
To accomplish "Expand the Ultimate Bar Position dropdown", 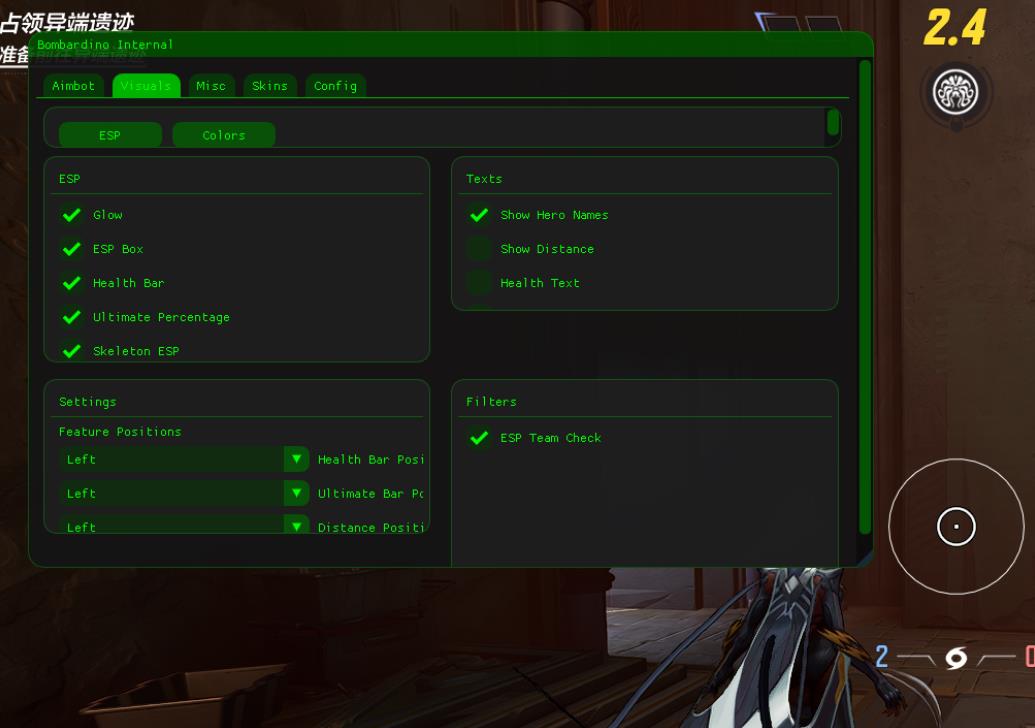I will [x=296, y=493].
